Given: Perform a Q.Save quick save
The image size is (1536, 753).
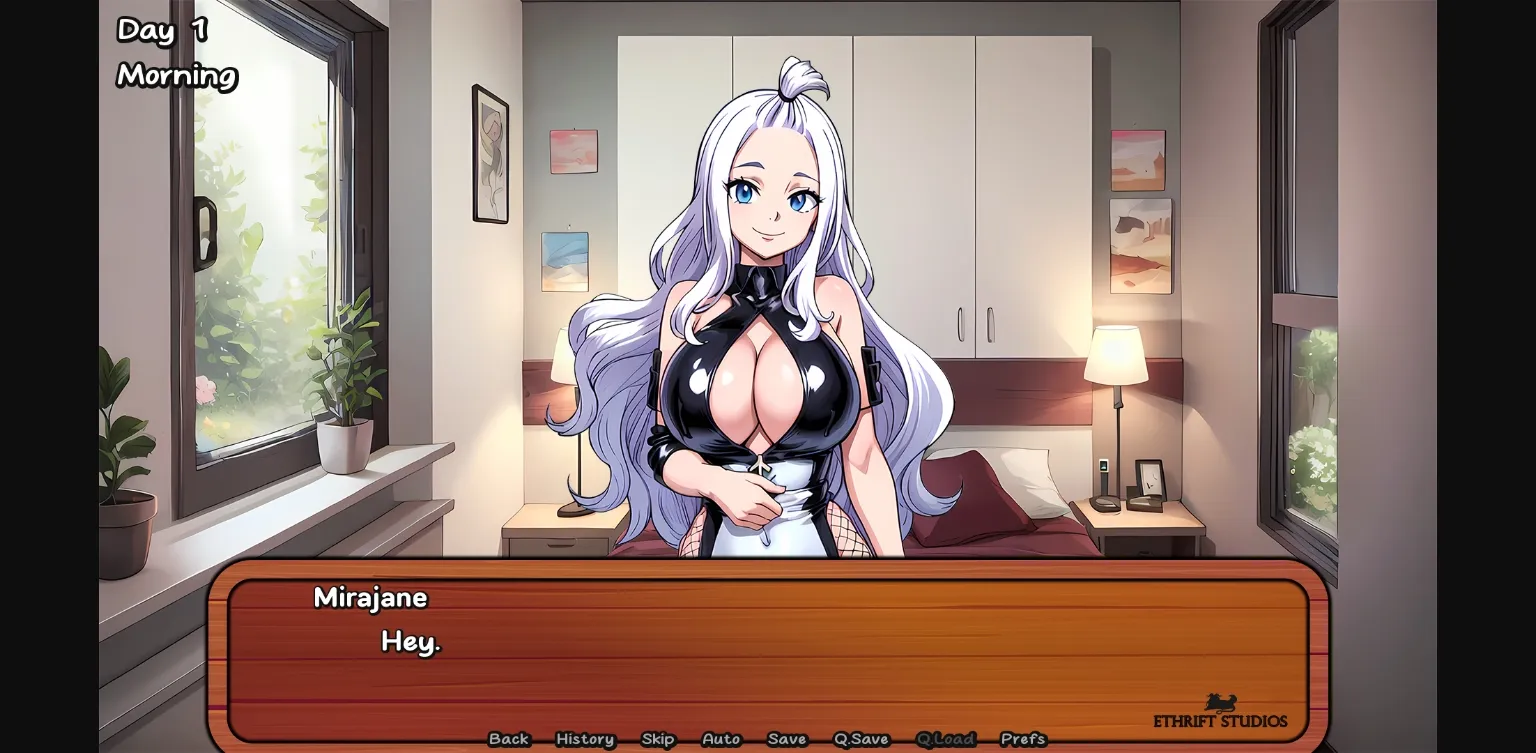Looking at the screenshot, I should (860, 739).
